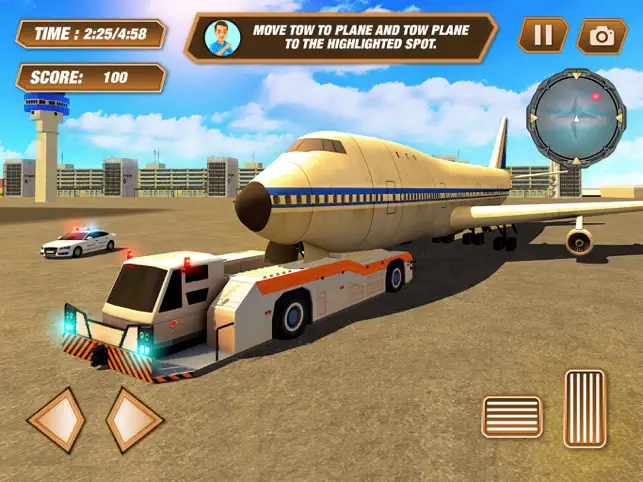The width and height of the screenshot is (643, 482).
Task: Steer left with the left arrow
Action: (x=56, y=419)
